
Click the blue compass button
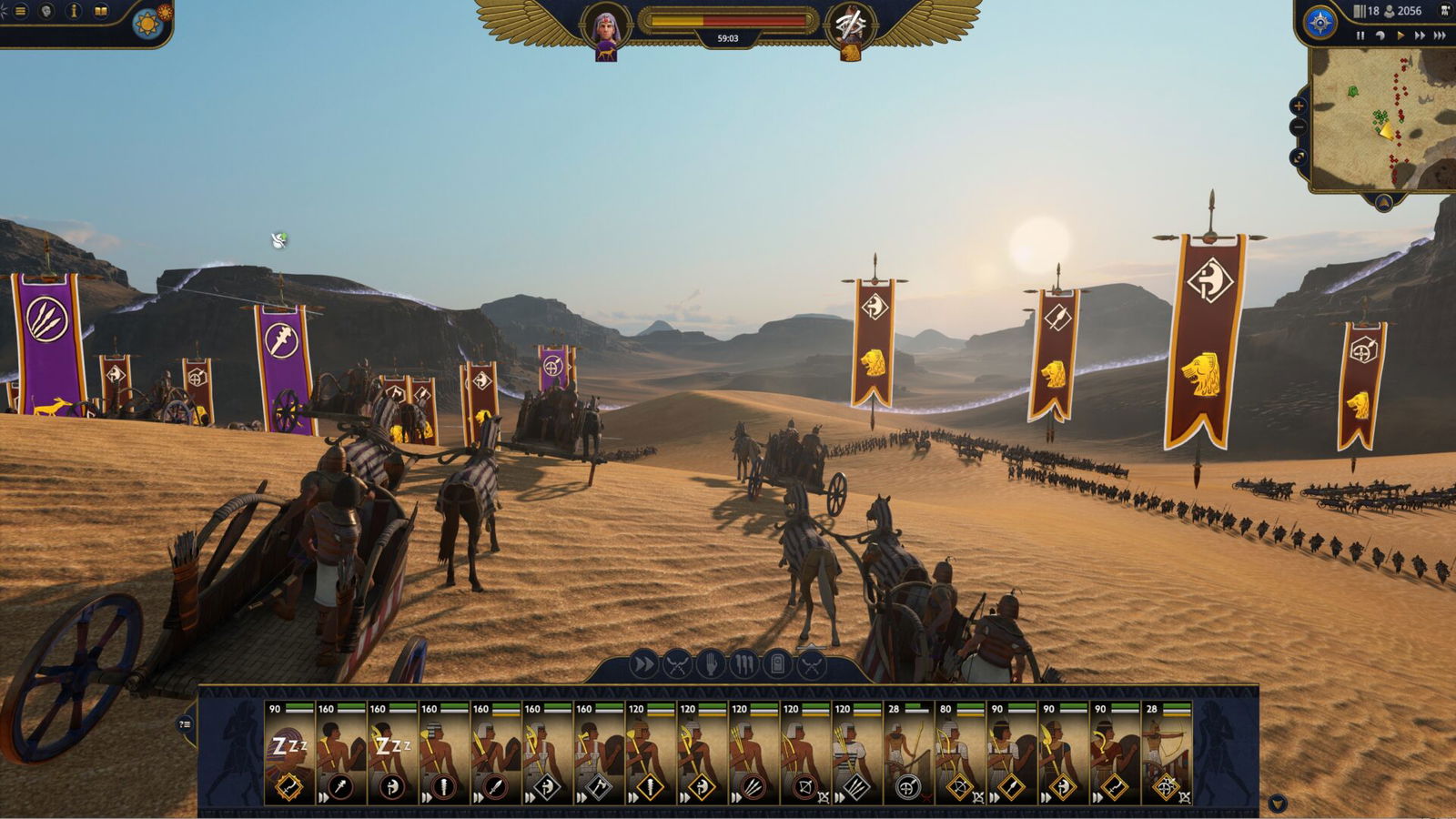[x=1319, y=22]
